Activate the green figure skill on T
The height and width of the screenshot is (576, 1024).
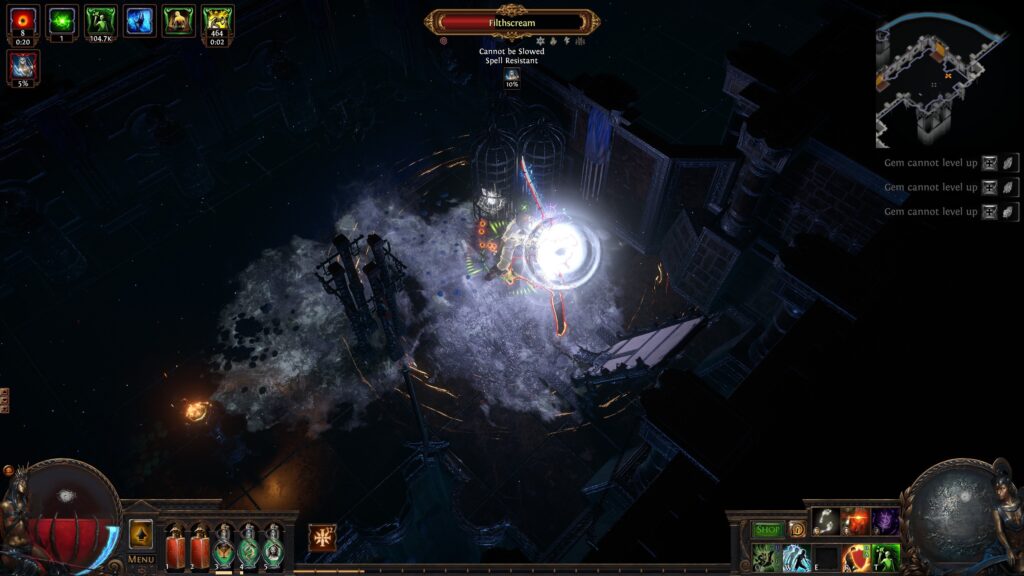885,557
